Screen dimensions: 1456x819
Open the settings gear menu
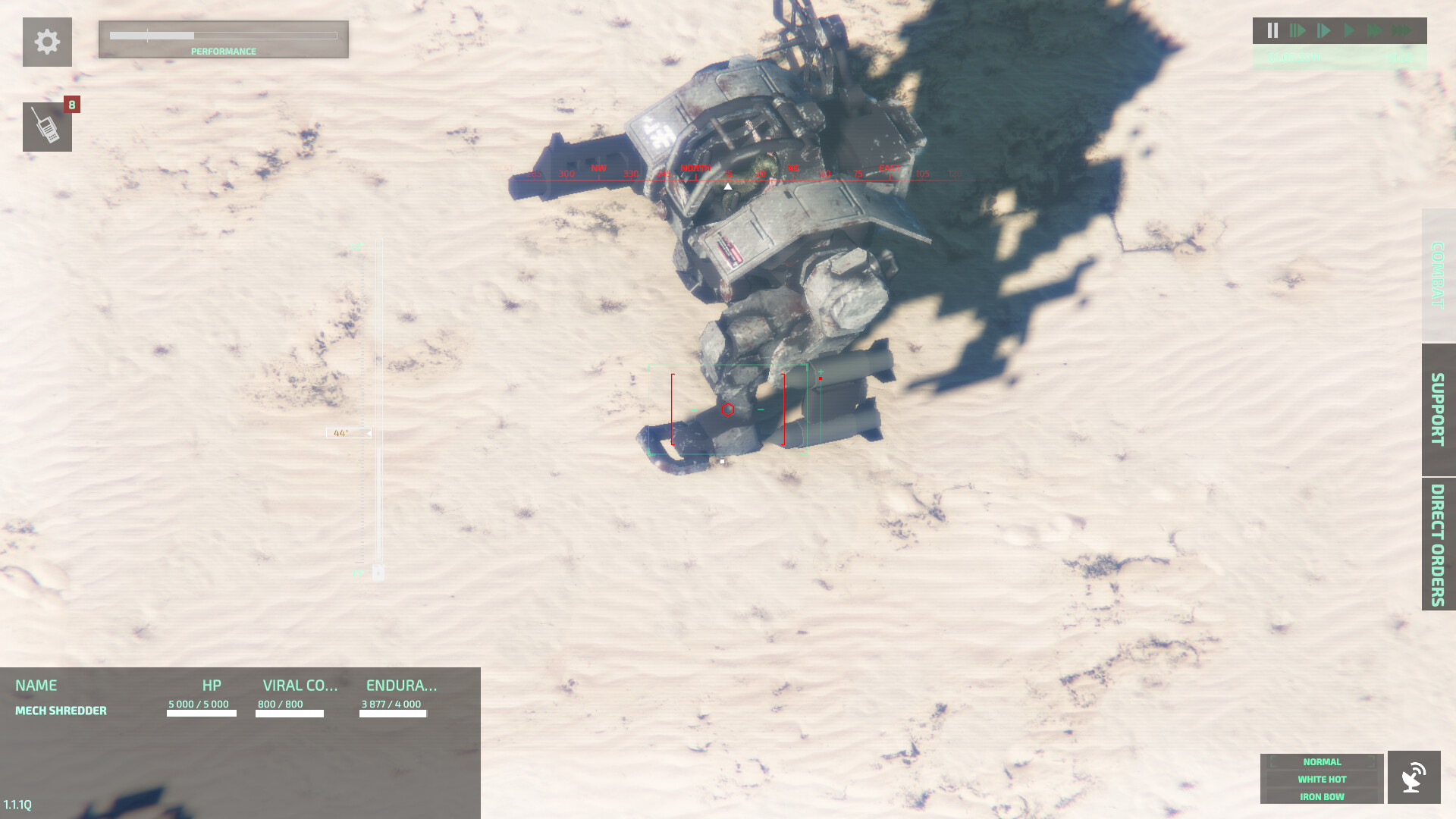[x=47, y=42]
